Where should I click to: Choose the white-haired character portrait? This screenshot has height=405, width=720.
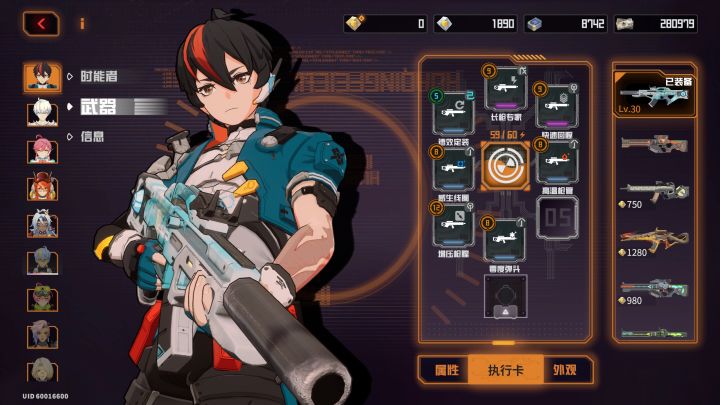point(41,110)
